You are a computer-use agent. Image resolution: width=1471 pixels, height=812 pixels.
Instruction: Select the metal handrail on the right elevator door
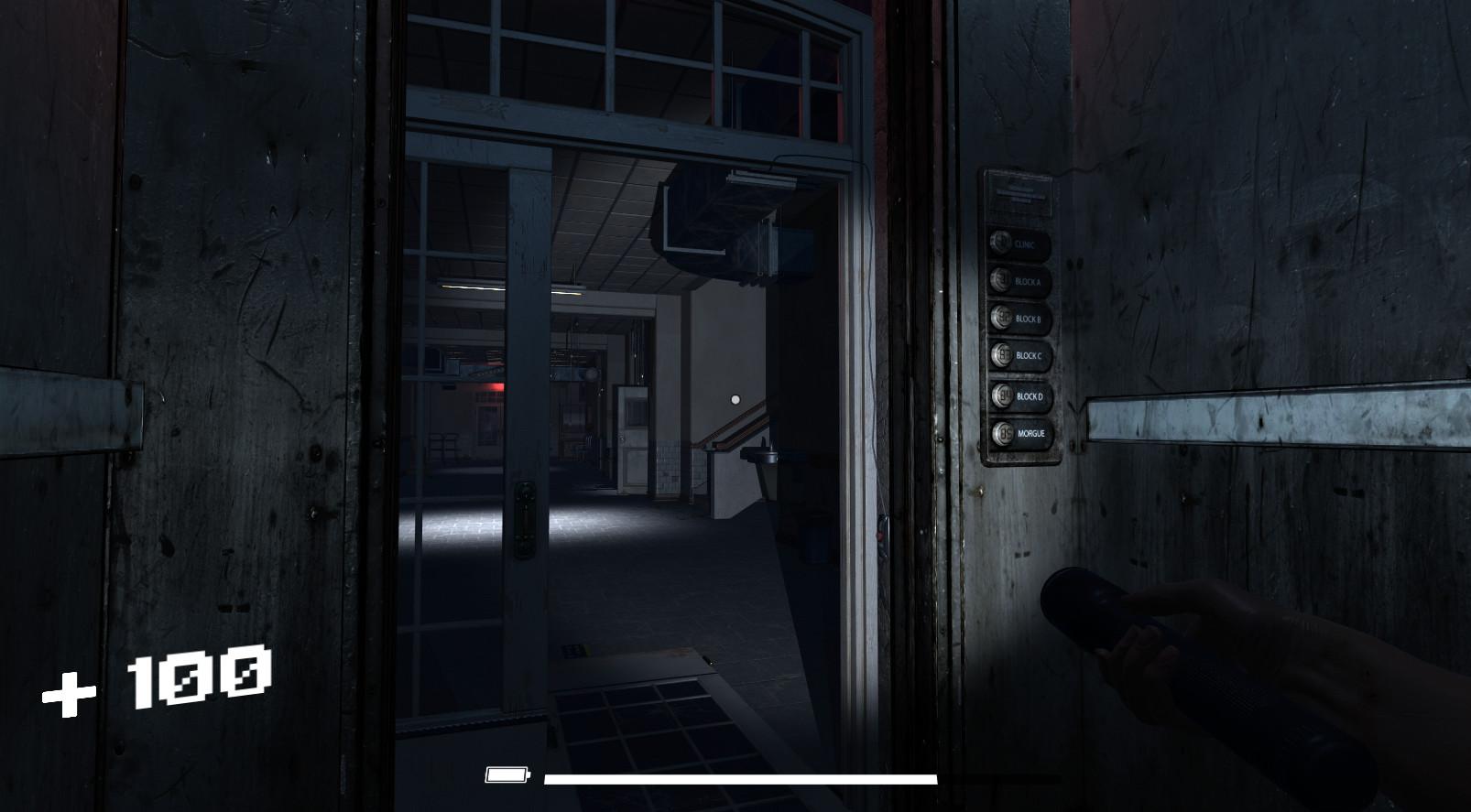click(1273, 412)
